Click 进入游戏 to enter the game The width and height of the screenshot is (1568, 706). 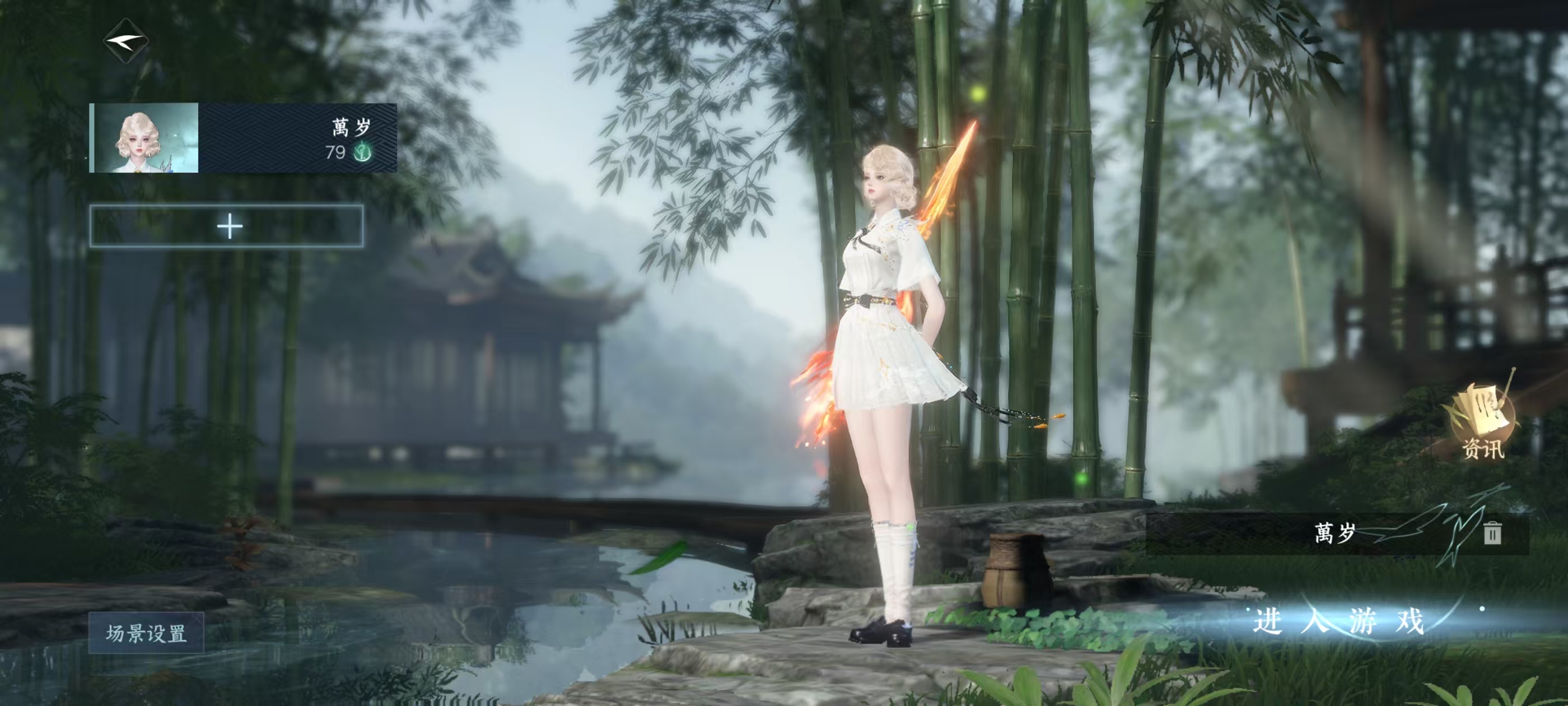[1339, 622]
